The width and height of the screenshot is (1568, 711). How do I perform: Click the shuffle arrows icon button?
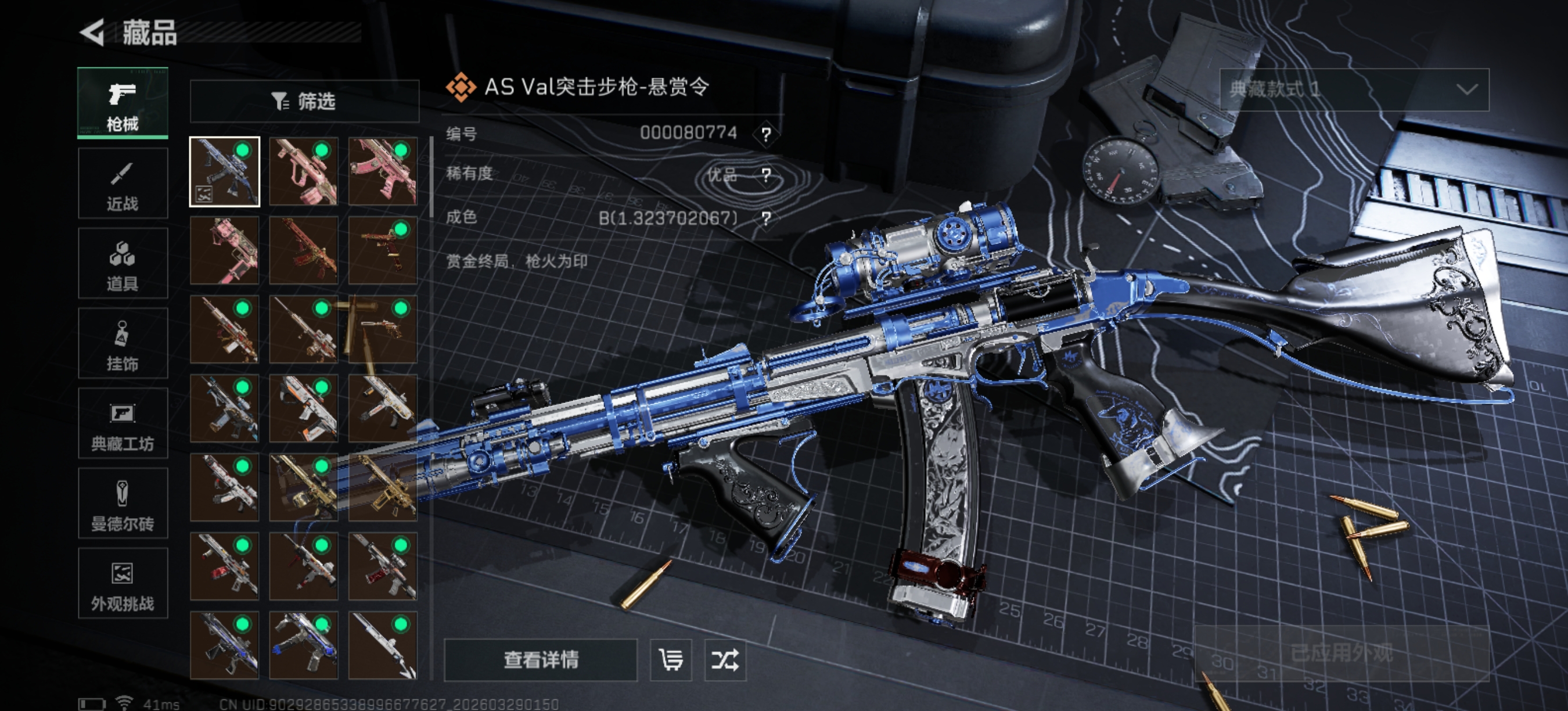coord(725,660)
